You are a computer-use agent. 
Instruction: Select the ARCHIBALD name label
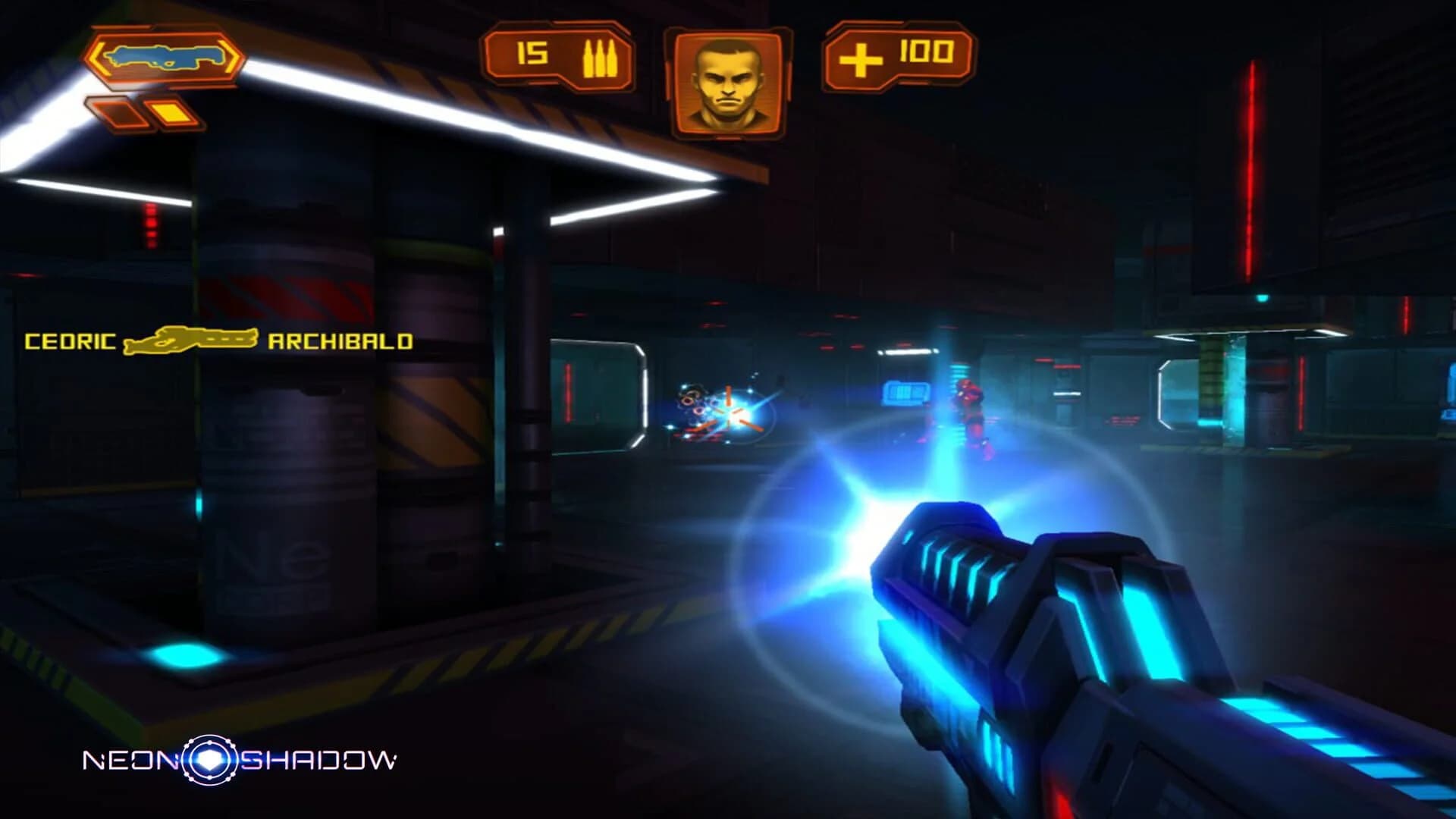pos(340,341)
